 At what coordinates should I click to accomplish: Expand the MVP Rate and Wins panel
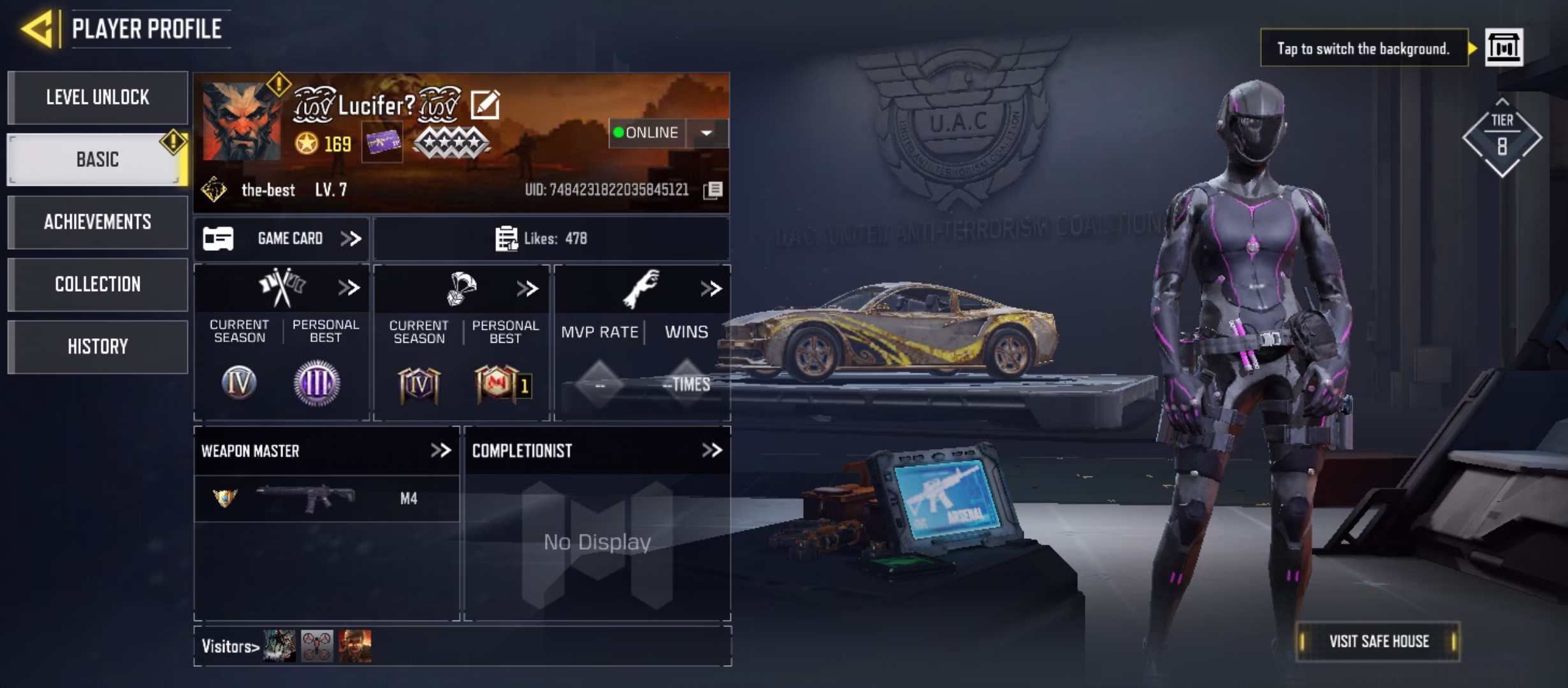[x=711, y=289]
